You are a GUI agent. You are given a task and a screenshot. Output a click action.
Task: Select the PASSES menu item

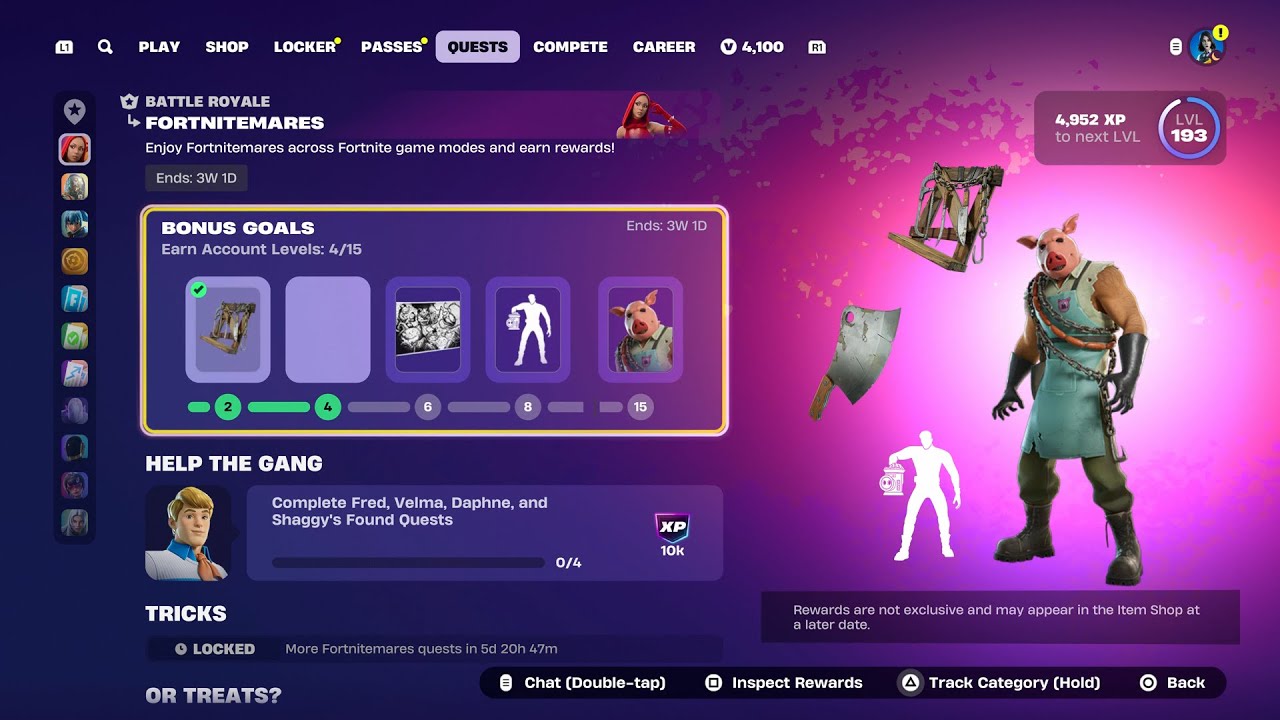coord(390,46)
